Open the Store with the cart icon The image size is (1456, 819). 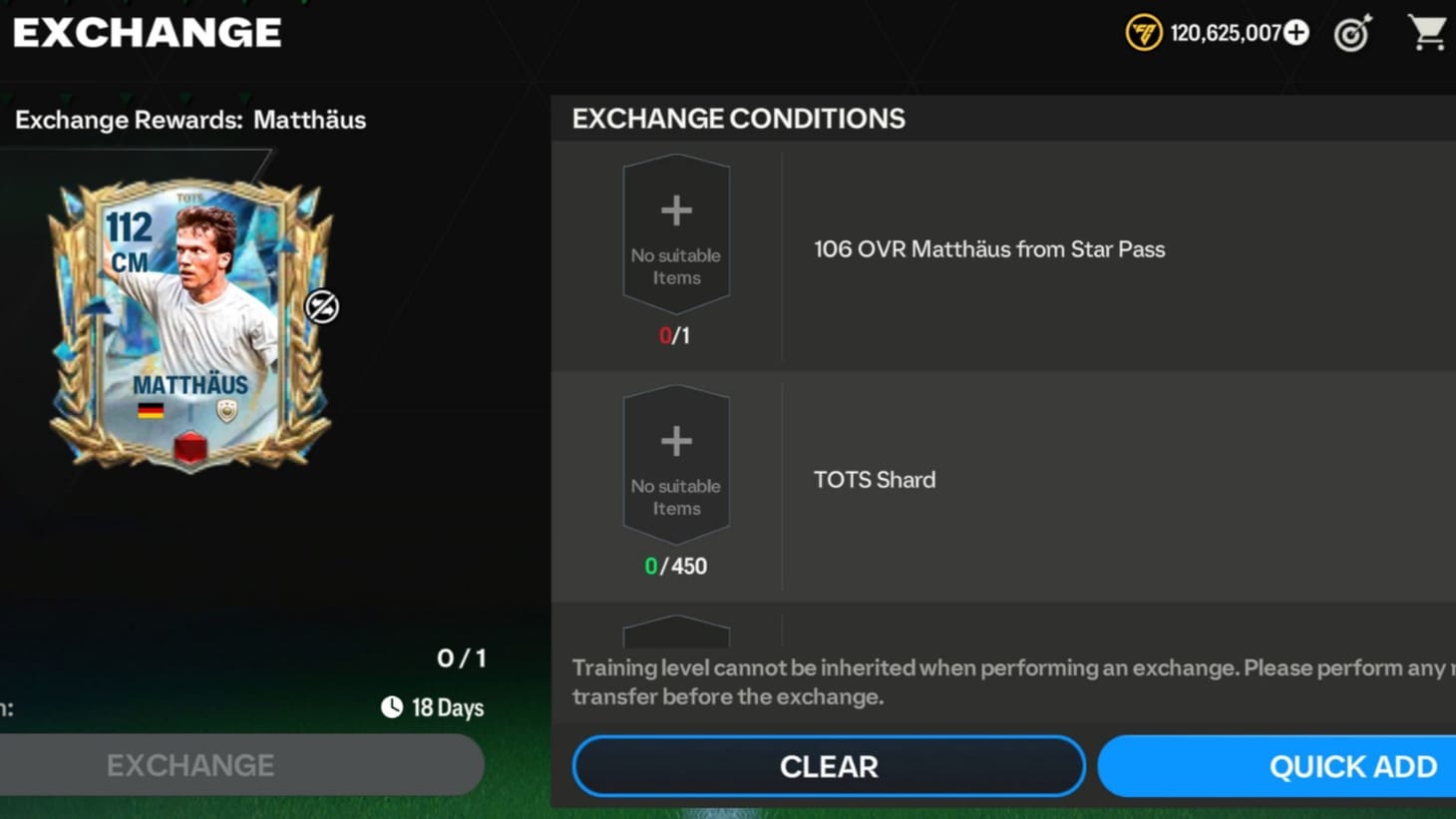(1428, 33)
